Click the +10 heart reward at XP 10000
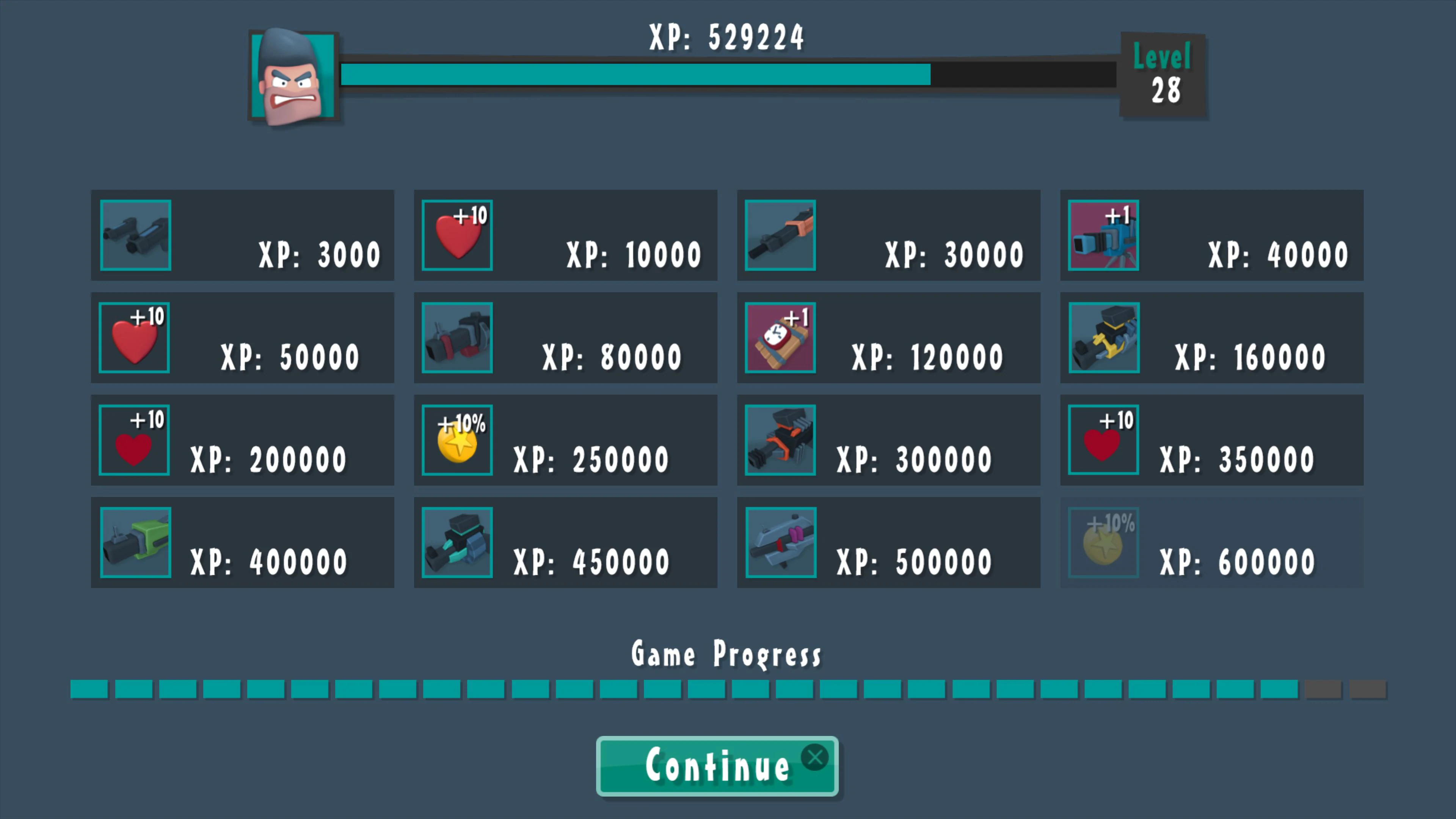Screen dimensions: 1456x819 click(457, 235)
